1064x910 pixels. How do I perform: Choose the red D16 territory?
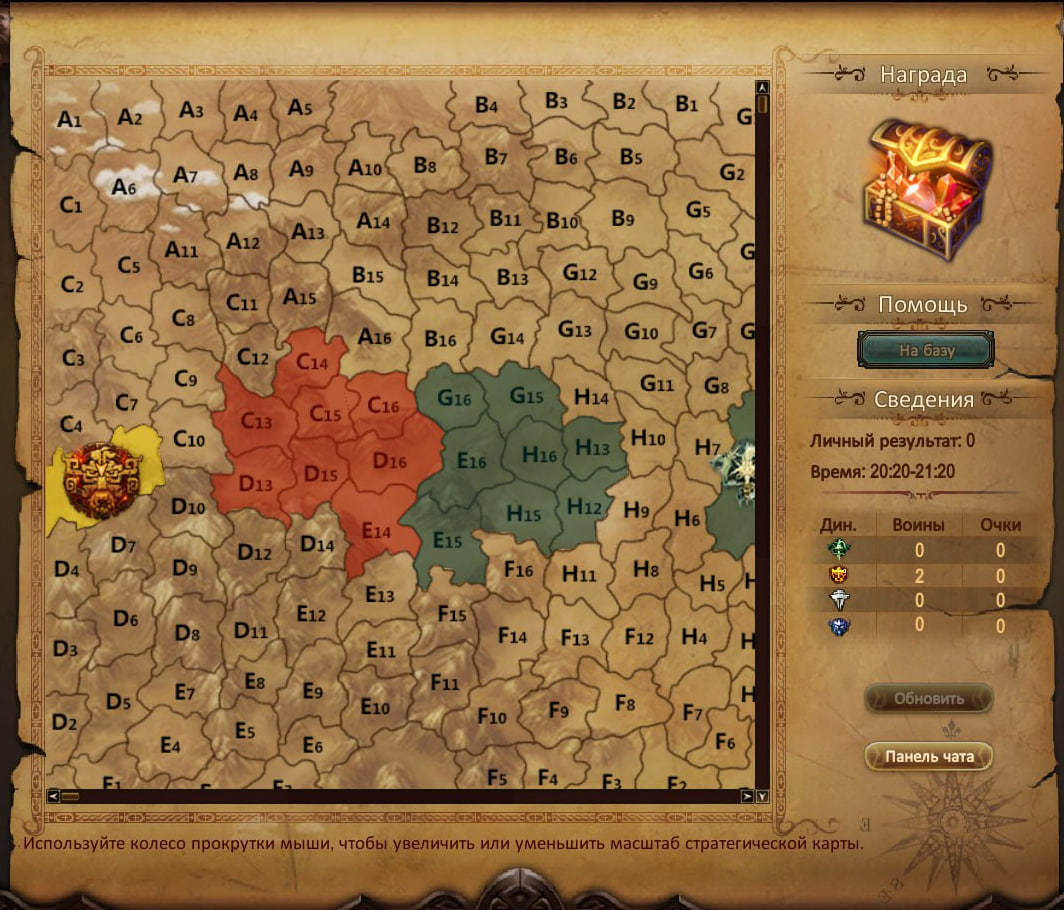[389, 461]
